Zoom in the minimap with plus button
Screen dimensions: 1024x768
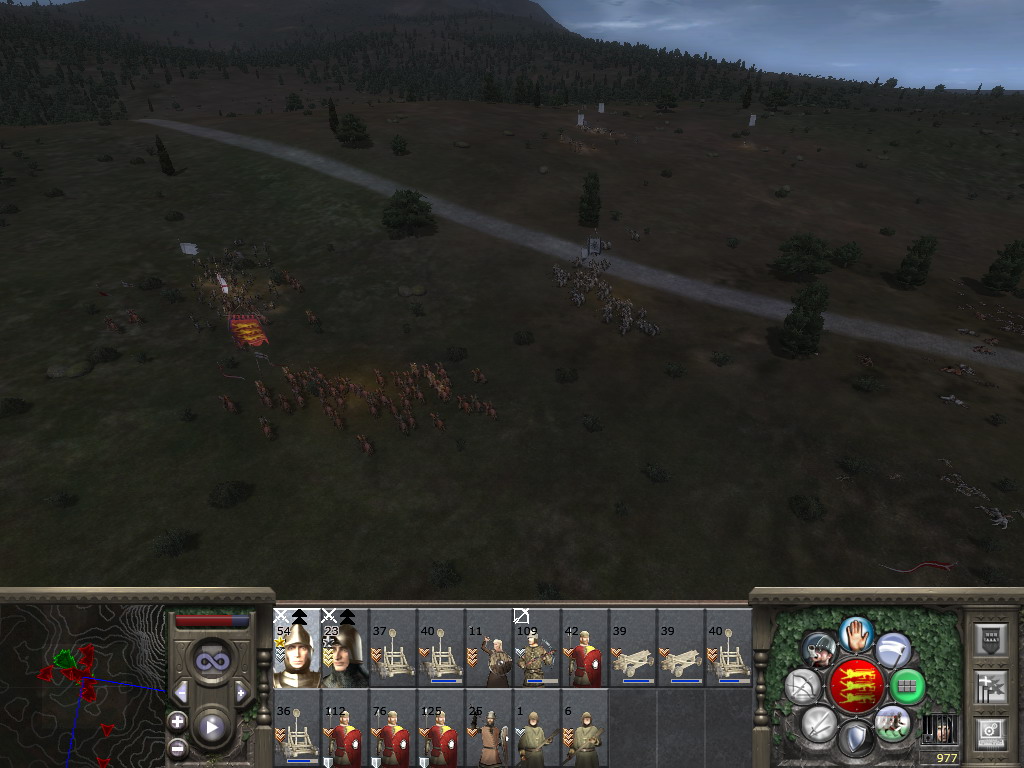coord(177,720)
